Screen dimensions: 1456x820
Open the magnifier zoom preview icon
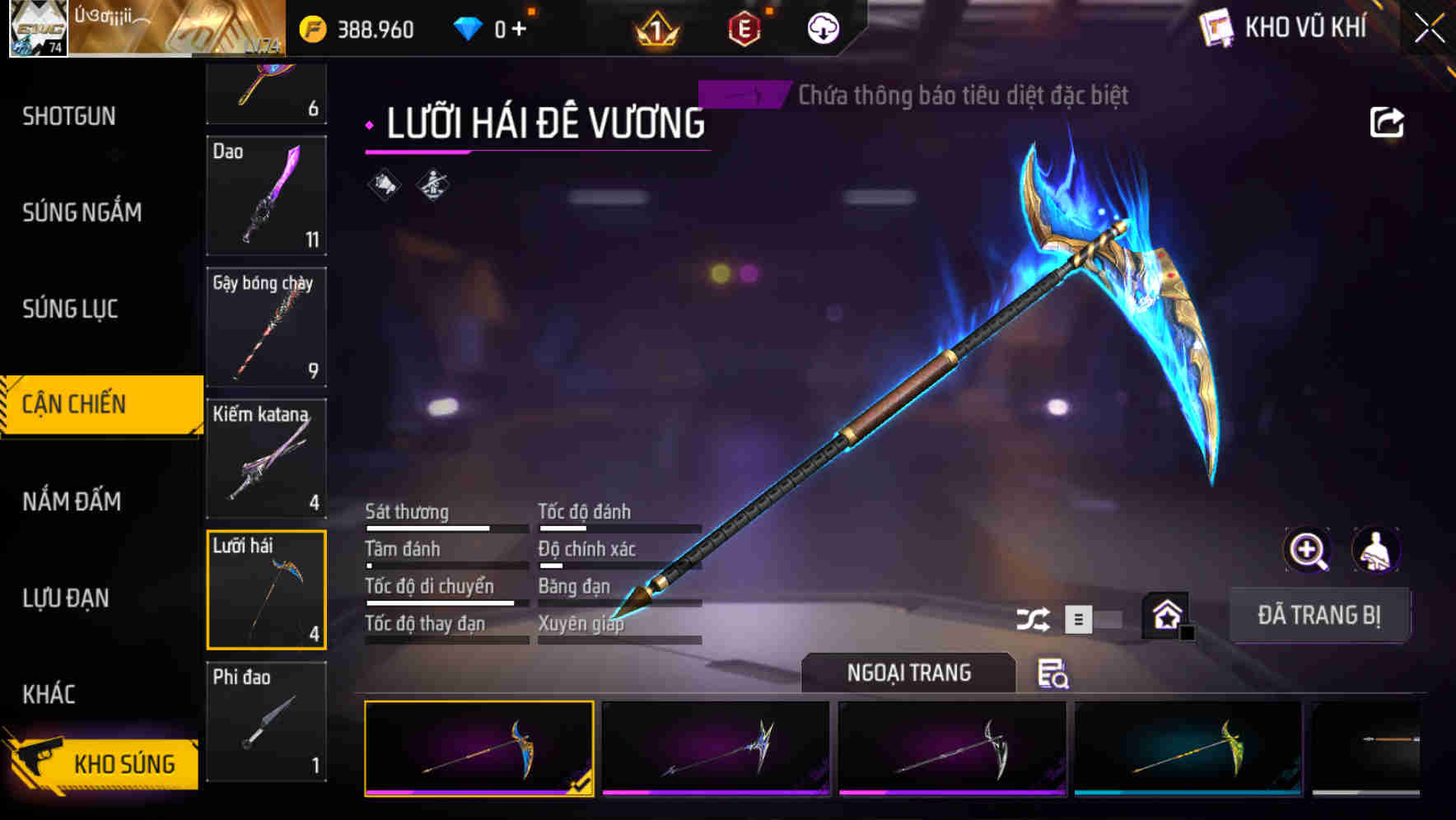tap(1308, 550)
